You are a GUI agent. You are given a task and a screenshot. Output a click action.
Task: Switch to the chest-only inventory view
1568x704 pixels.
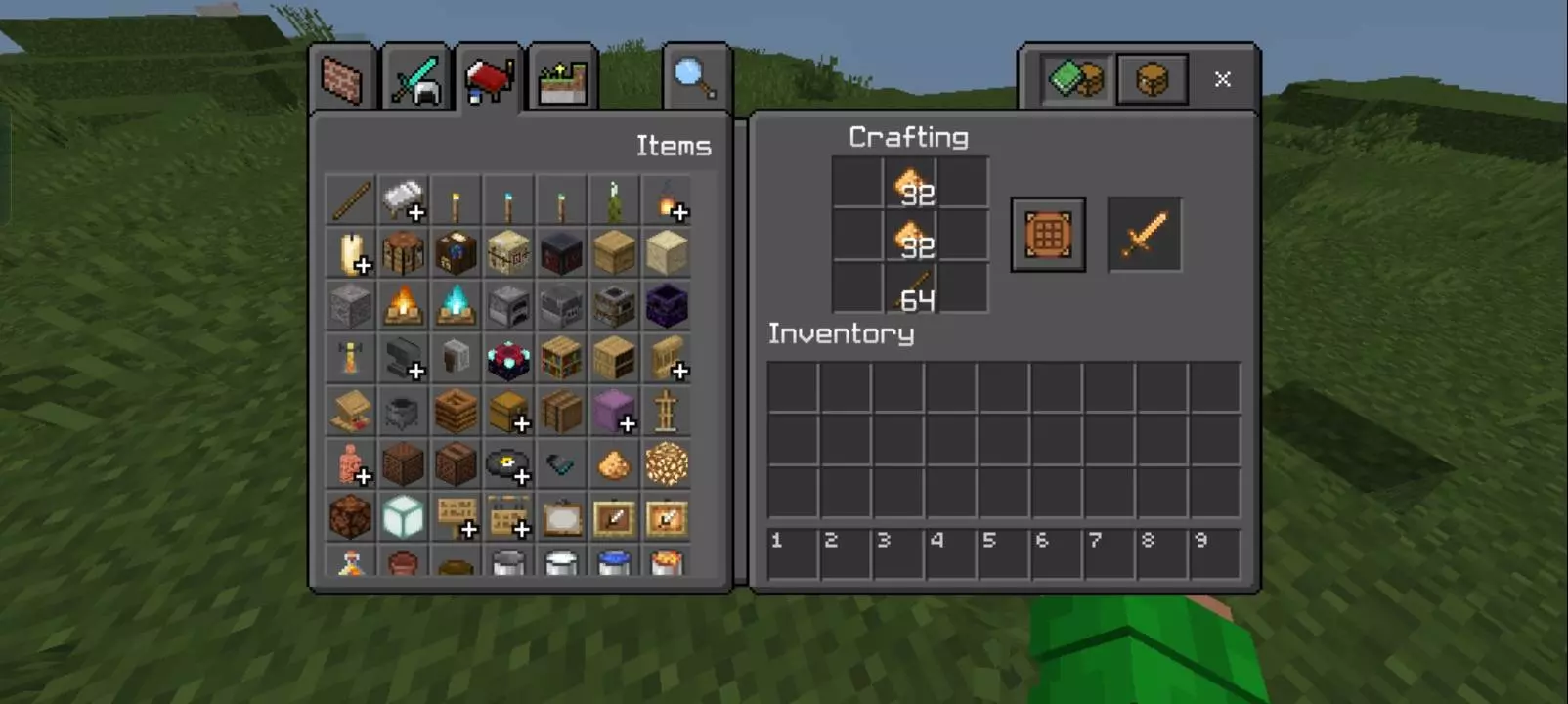point(1153,79)
